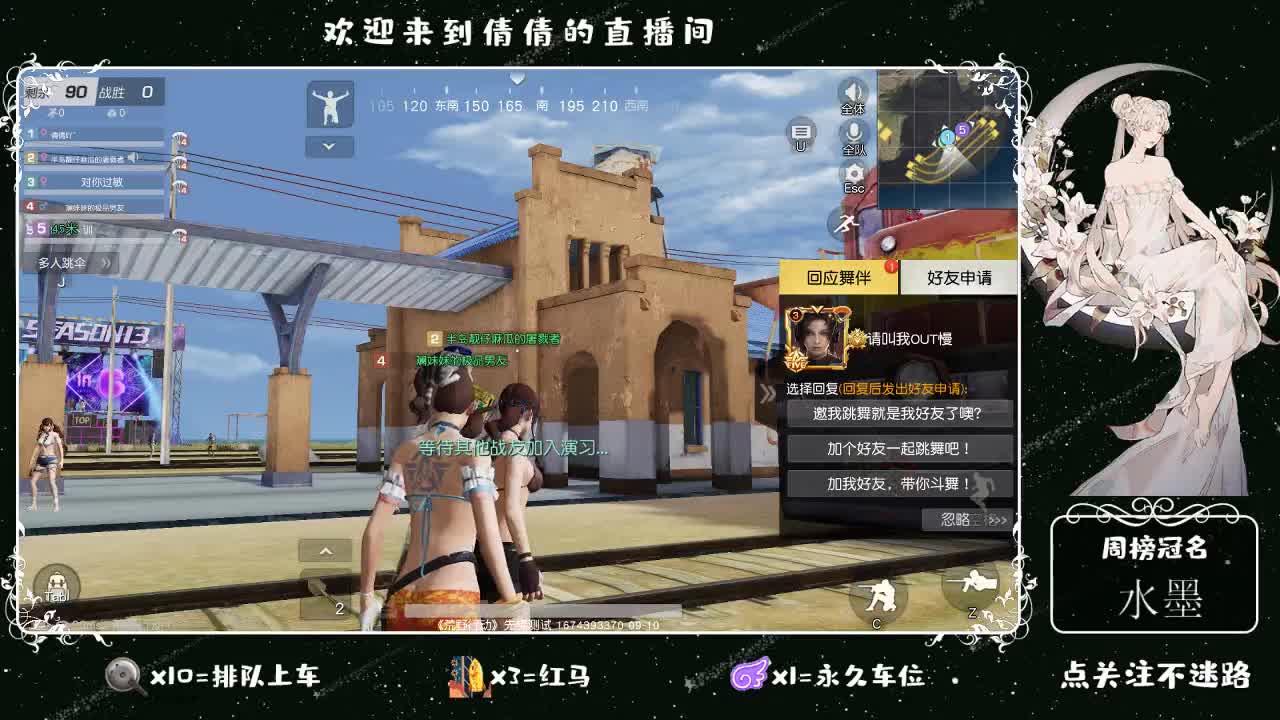Tap the sprint run icon near the minimap
The height and width of the screenshot is (720, 1280).
(846, 224)
